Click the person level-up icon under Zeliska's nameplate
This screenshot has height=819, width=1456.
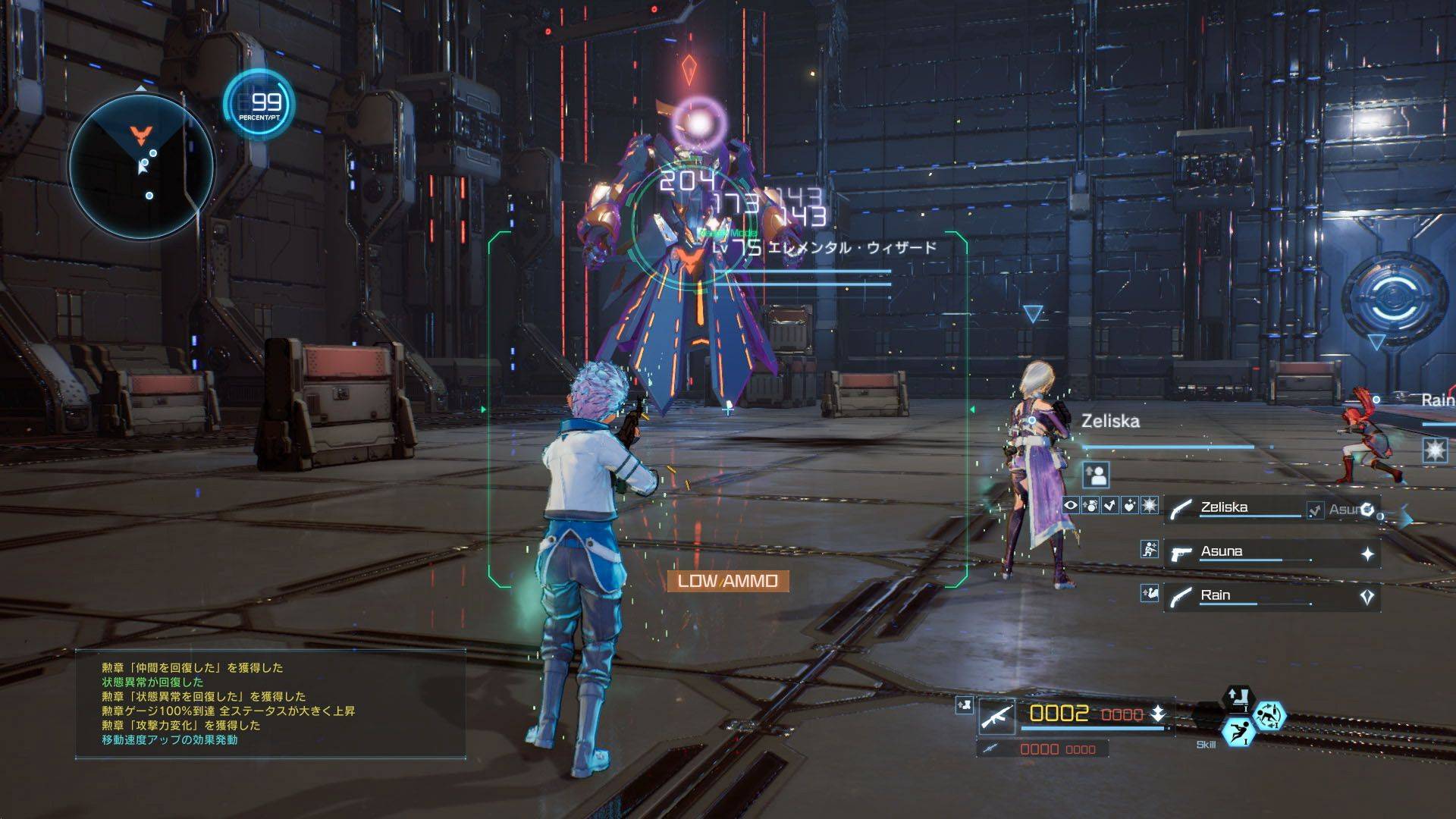pyautogui.click(x=1097, y=474)
